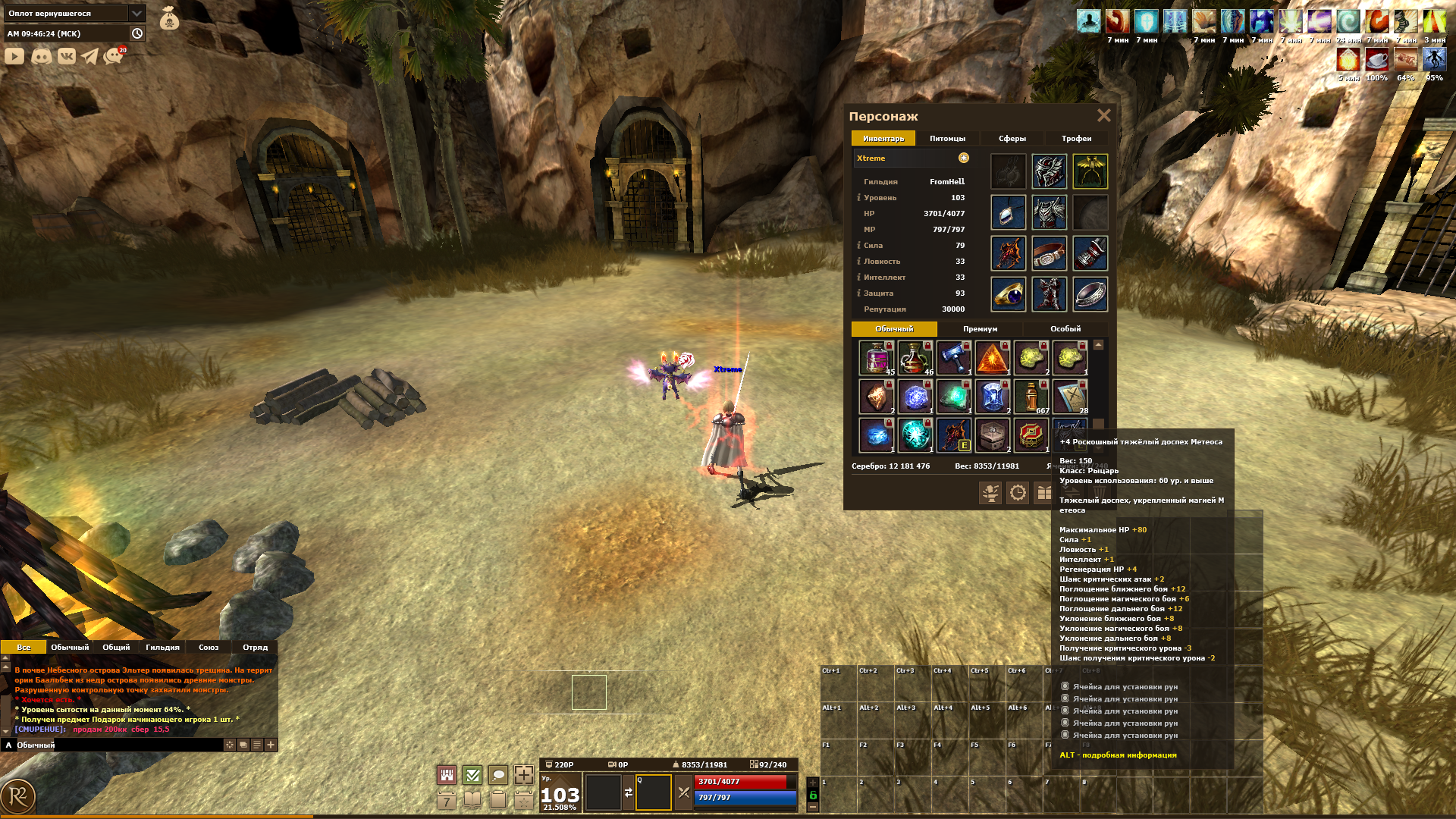Viewport: 1456px width, 819px height.
Task: Open the skull money bag icon
Action: point(169,18)
